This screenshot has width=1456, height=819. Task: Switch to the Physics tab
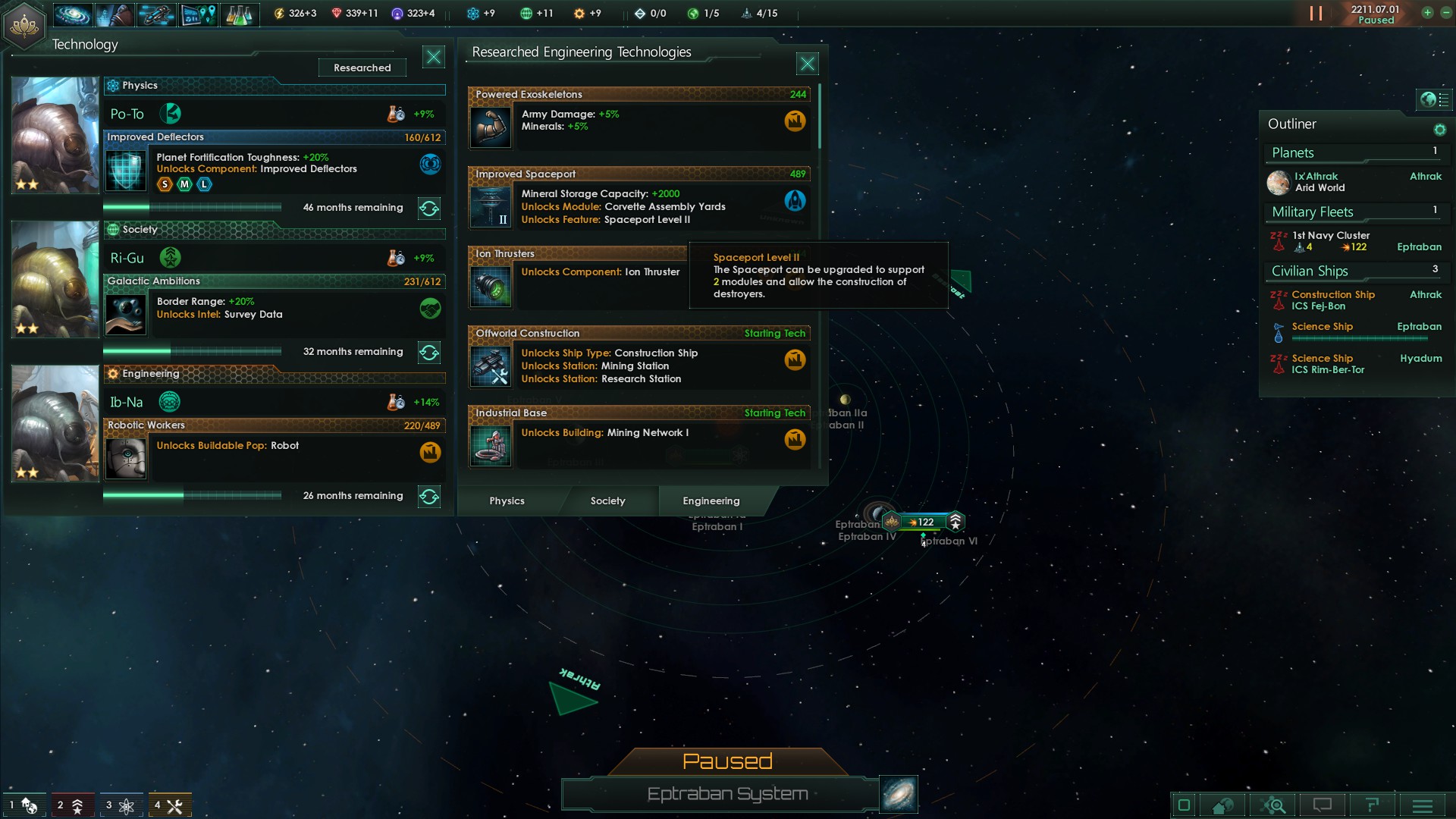coord(507,500)
